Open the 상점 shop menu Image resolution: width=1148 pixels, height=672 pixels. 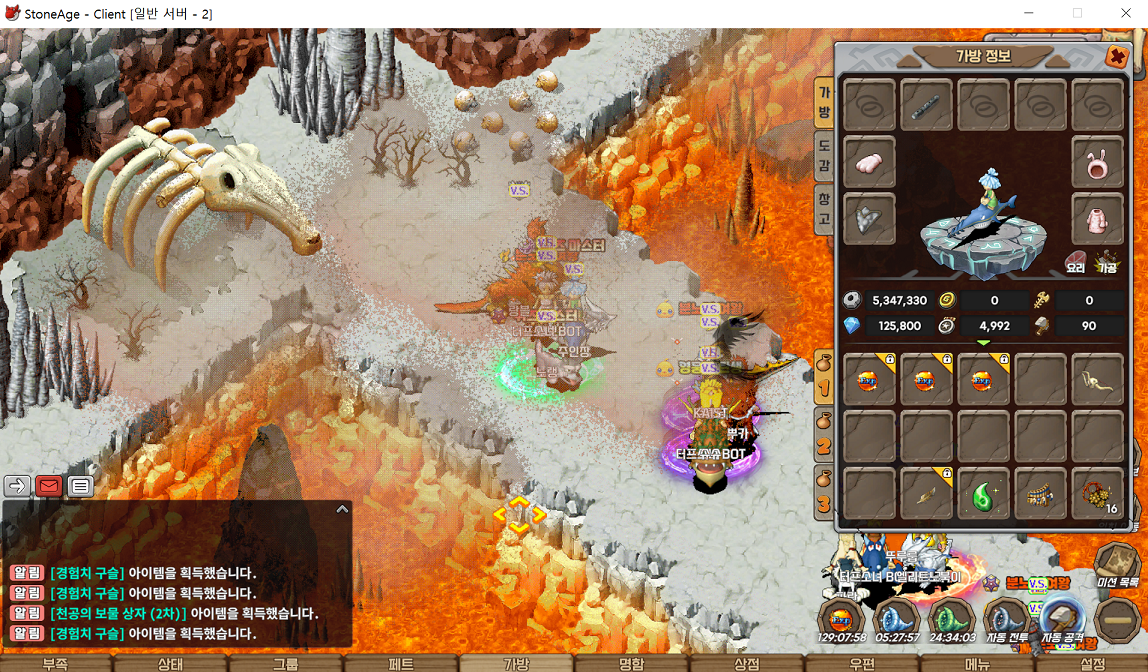point(746,663)
